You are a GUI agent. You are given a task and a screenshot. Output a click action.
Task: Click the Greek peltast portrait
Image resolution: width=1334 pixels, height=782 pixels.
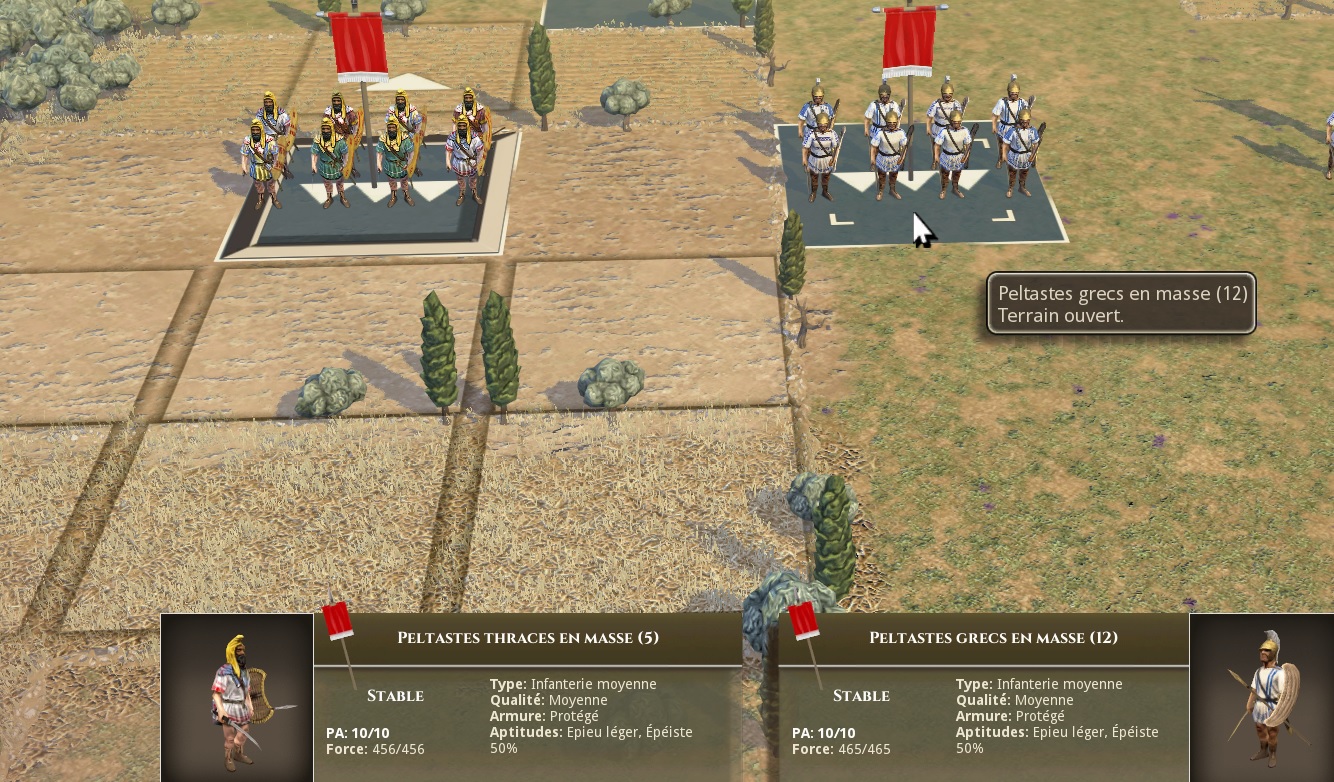pos(1262,698)
